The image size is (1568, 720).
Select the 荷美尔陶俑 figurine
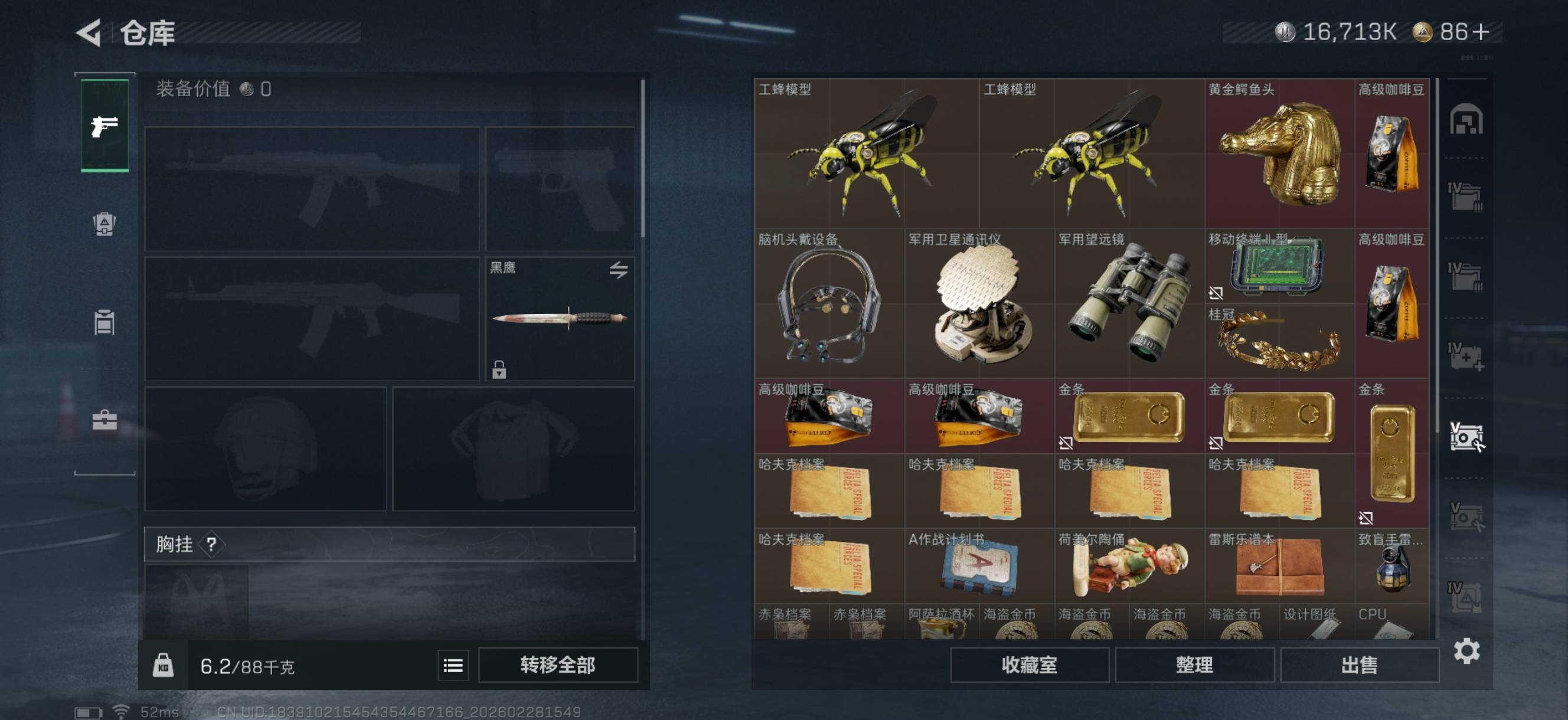(1129, 566)
